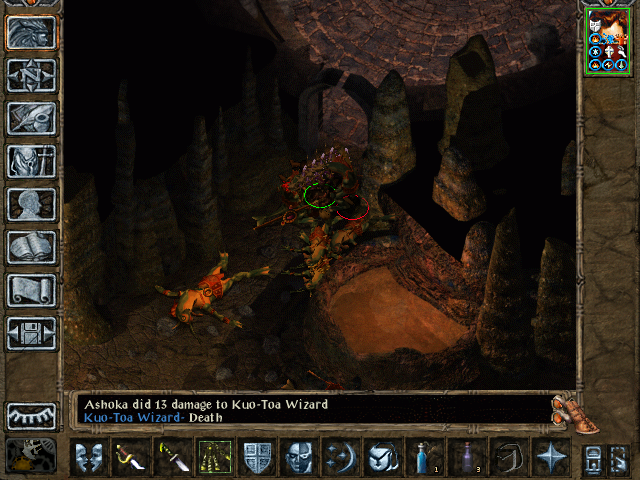The width and height of the screenshot is (640, 480).
Task: Click the closed-eye rest button
Action: (32, 415)
